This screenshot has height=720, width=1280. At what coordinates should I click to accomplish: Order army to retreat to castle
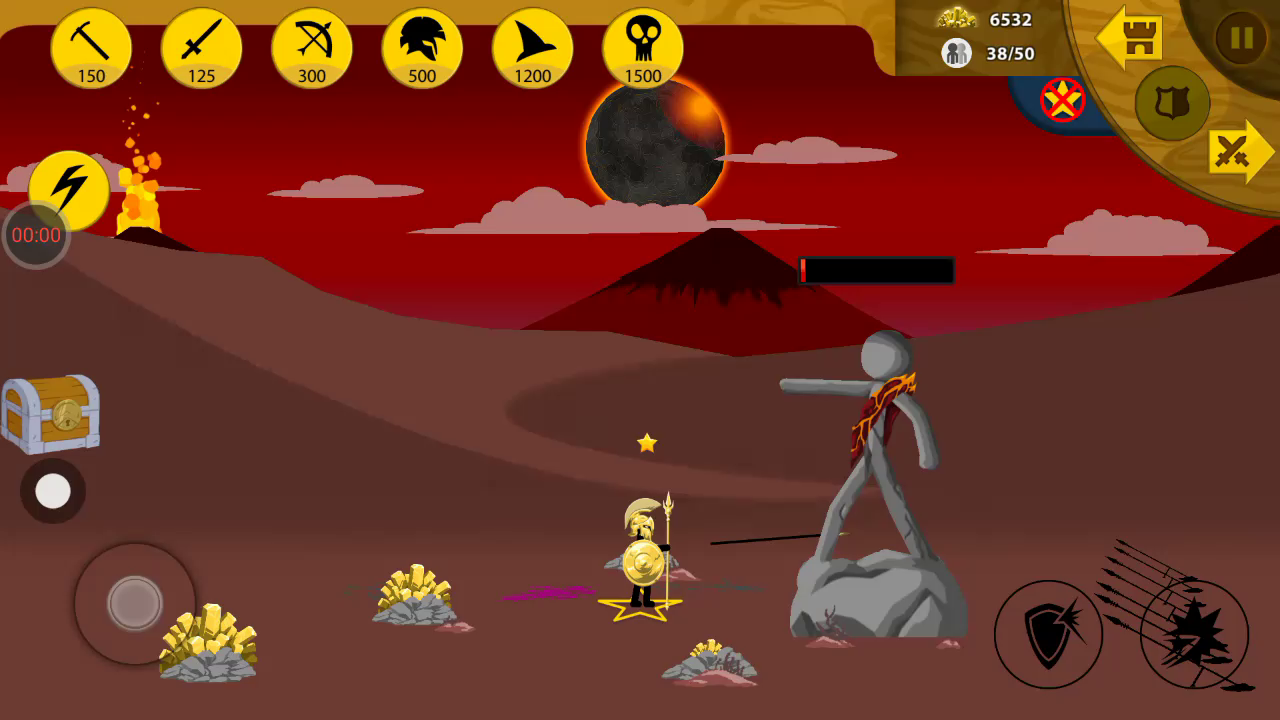pos(1129,38)
